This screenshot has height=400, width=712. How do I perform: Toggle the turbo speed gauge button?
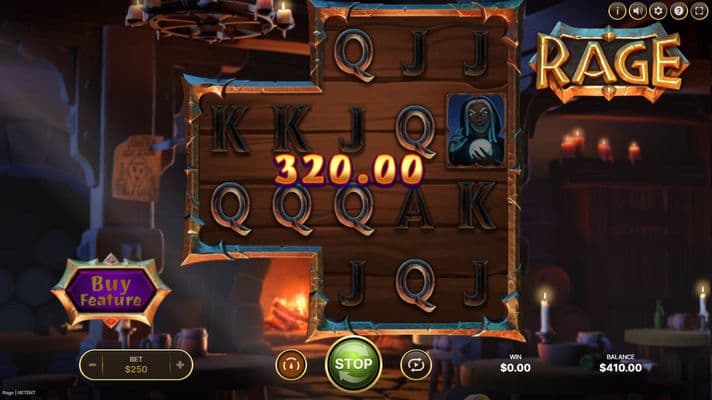[290, 365]
